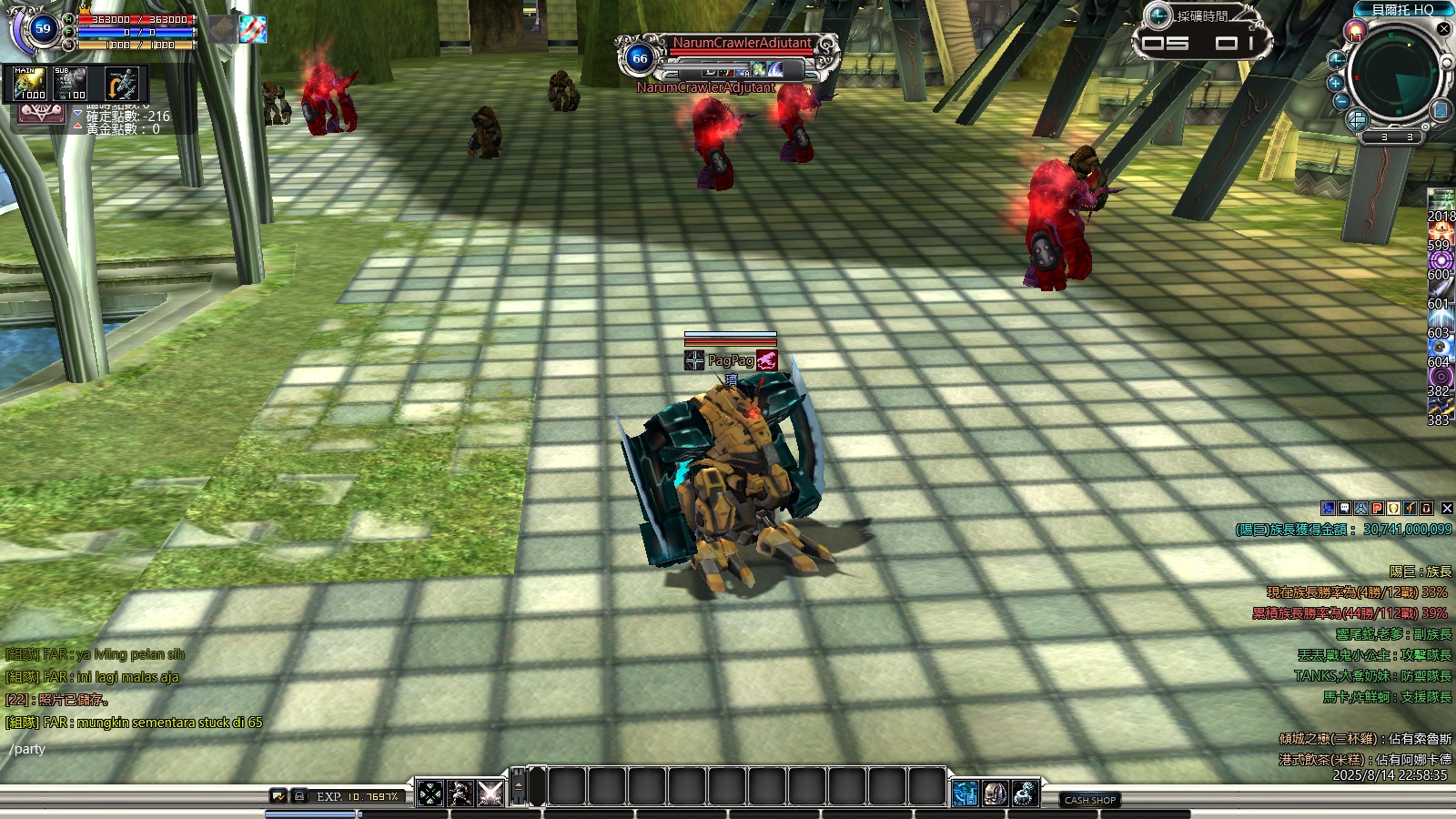
Task: Click the minimap zoom-out minus button
Action: tap(1342, 101)
